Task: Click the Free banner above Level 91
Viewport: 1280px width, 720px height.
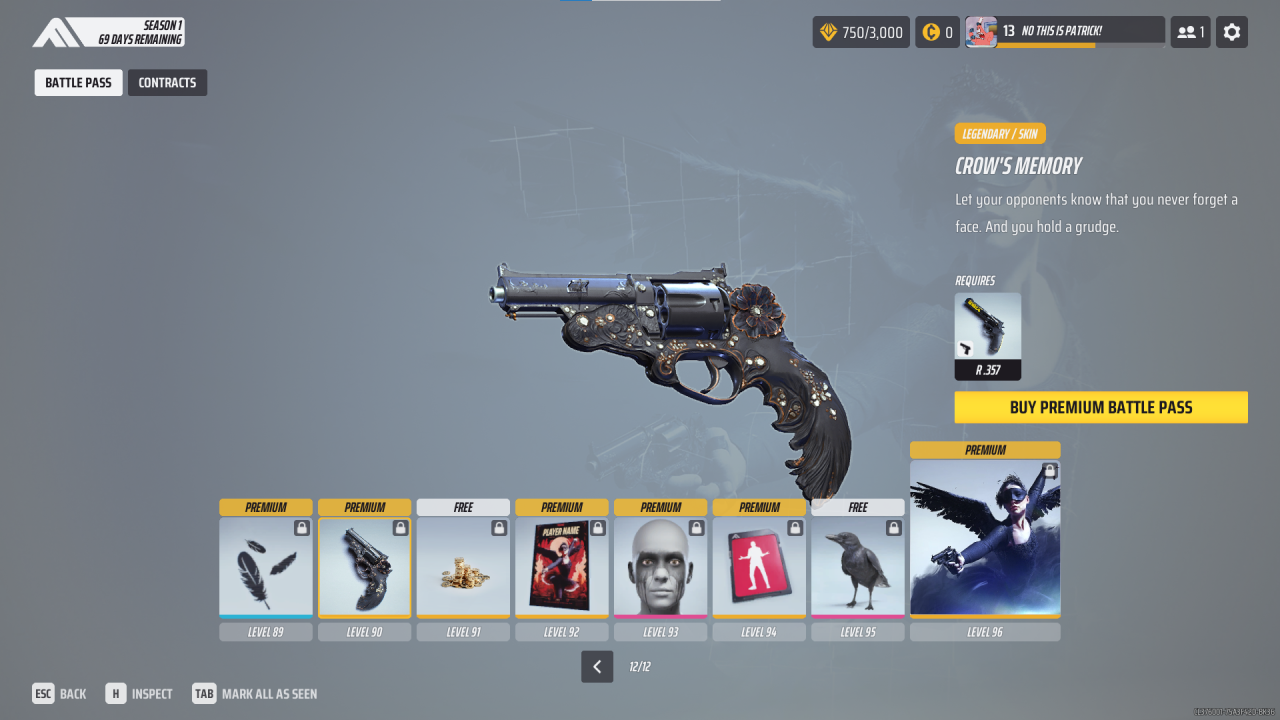Action: click(463, 507)
